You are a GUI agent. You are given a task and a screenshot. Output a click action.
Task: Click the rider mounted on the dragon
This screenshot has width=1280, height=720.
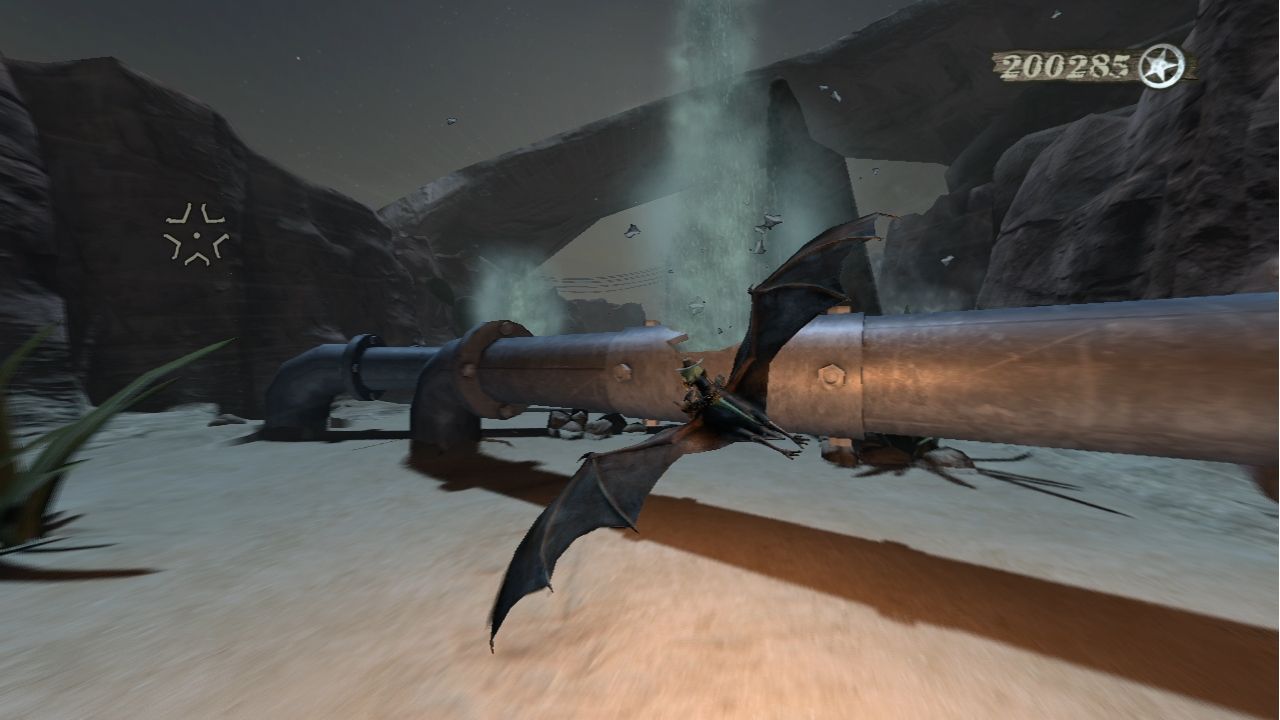(695, 380)
